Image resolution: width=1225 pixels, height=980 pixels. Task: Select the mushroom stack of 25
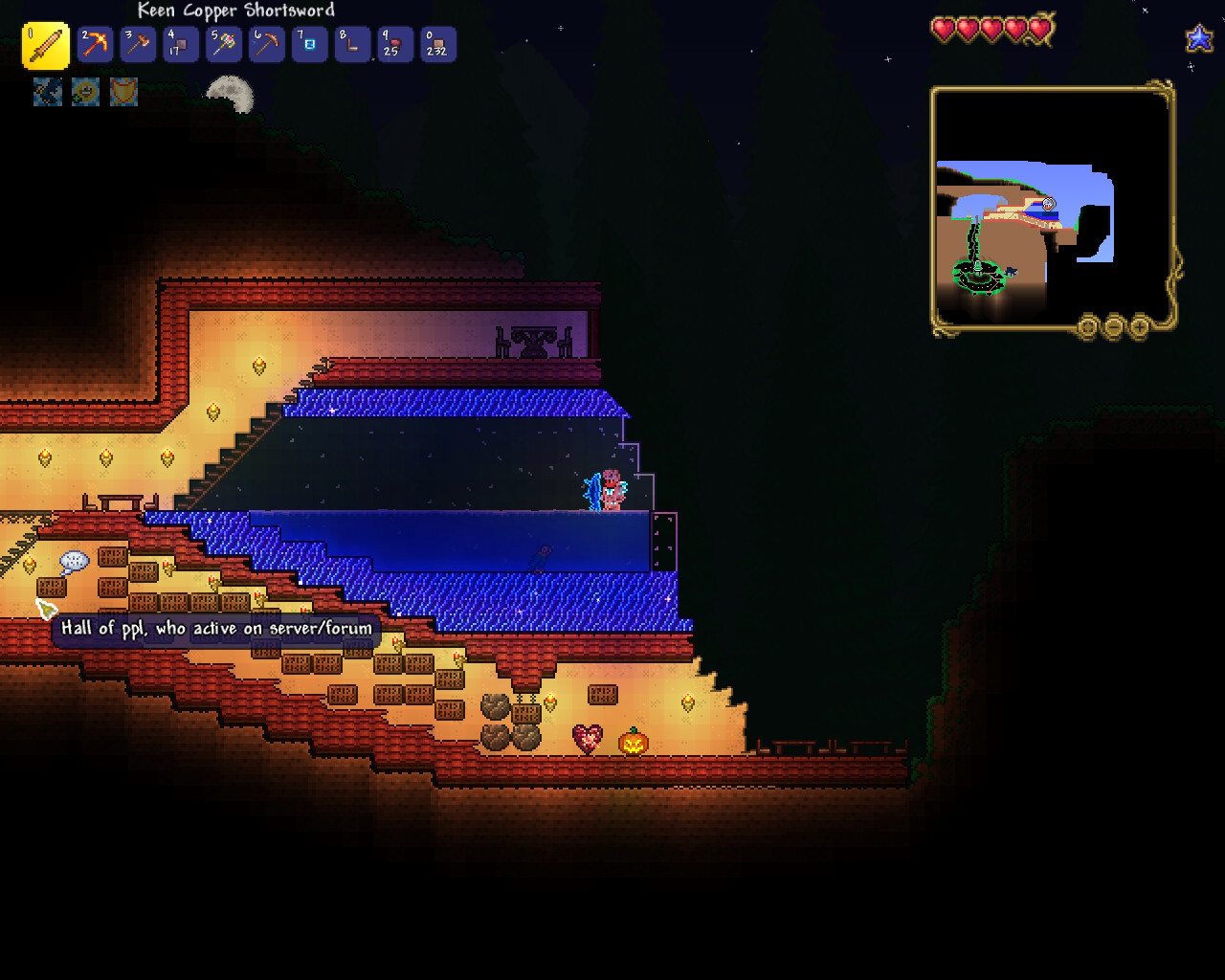[394, 45]
